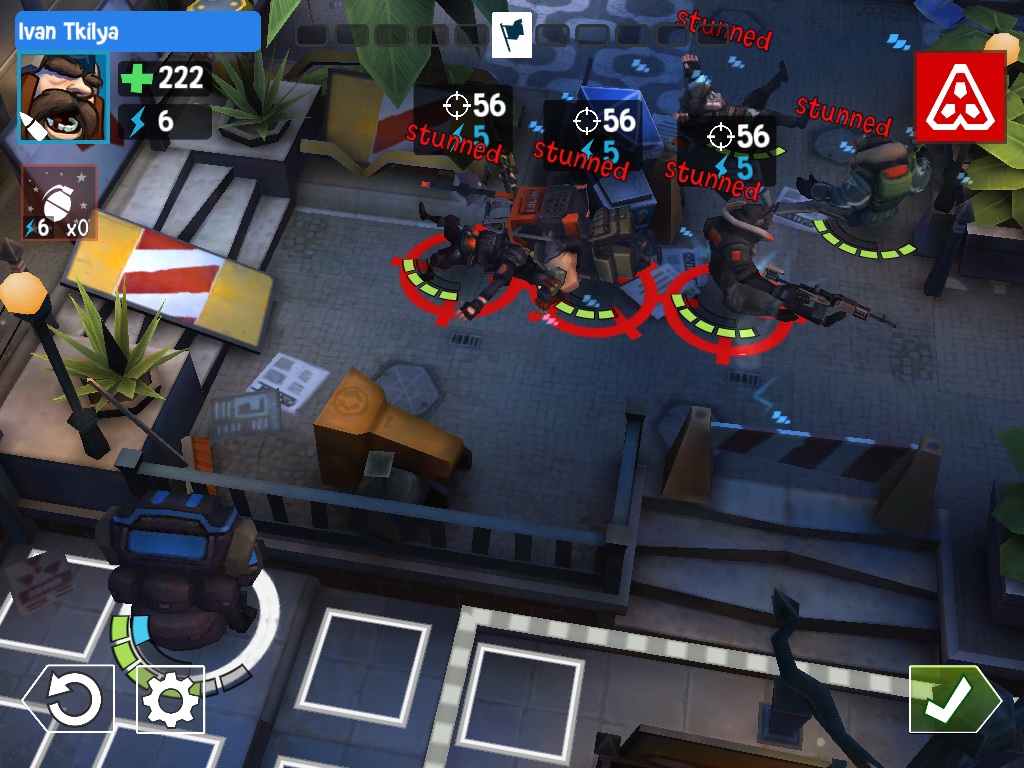Open the gear settings menu
The height and width of the screenshot is (768, 1024).
click(x=170, y=699)
